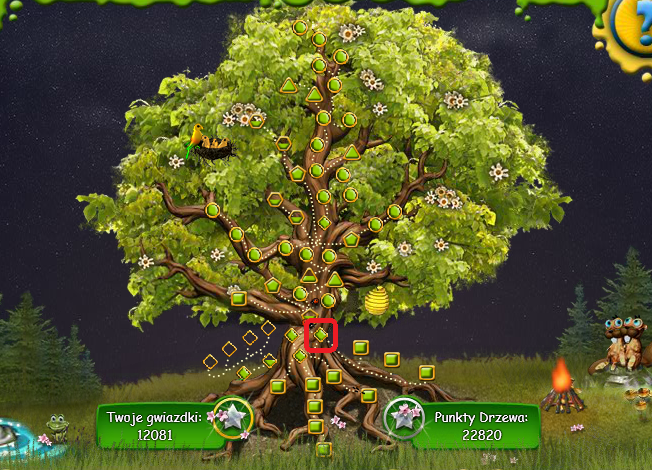Select the red-highlighted diamond level node
The height and width of the screenshot is (470, 652).
[x=321, y=334]
